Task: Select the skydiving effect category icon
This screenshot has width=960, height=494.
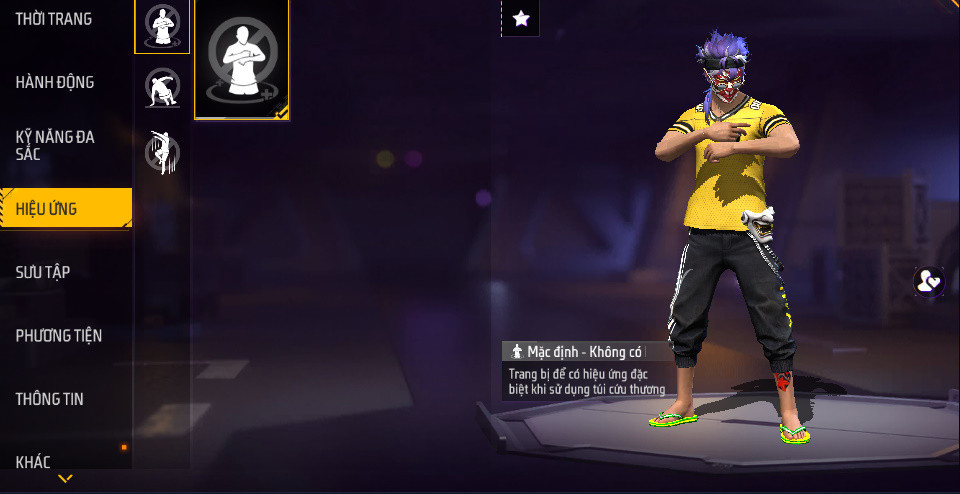Action: pyautogui.click(x=162, y=151)
